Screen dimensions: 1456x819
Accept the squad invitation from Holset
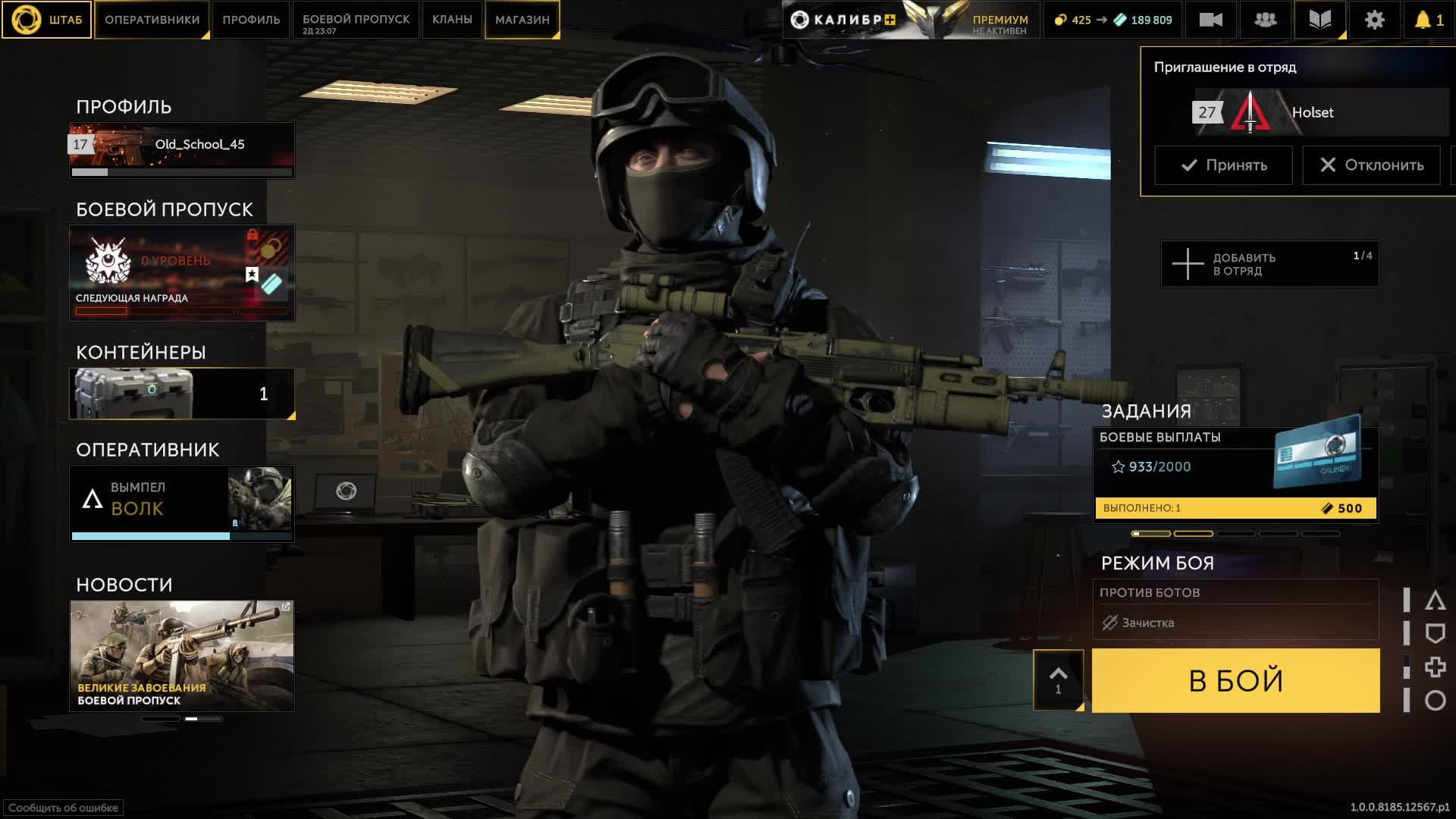pyautogui.click(x=1223, y=165)
